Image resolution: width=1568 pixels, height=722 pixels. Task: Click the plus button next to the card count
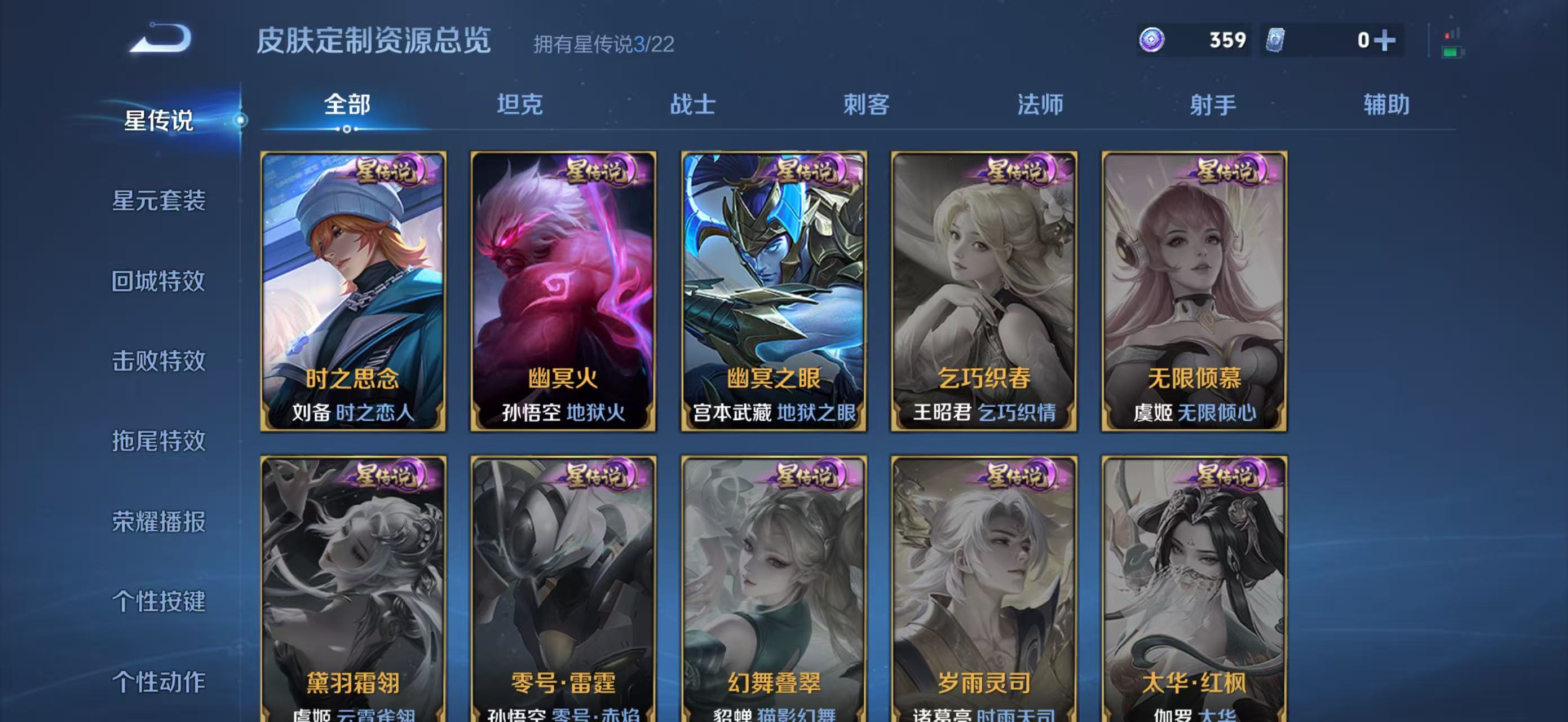pos(1386,40)
